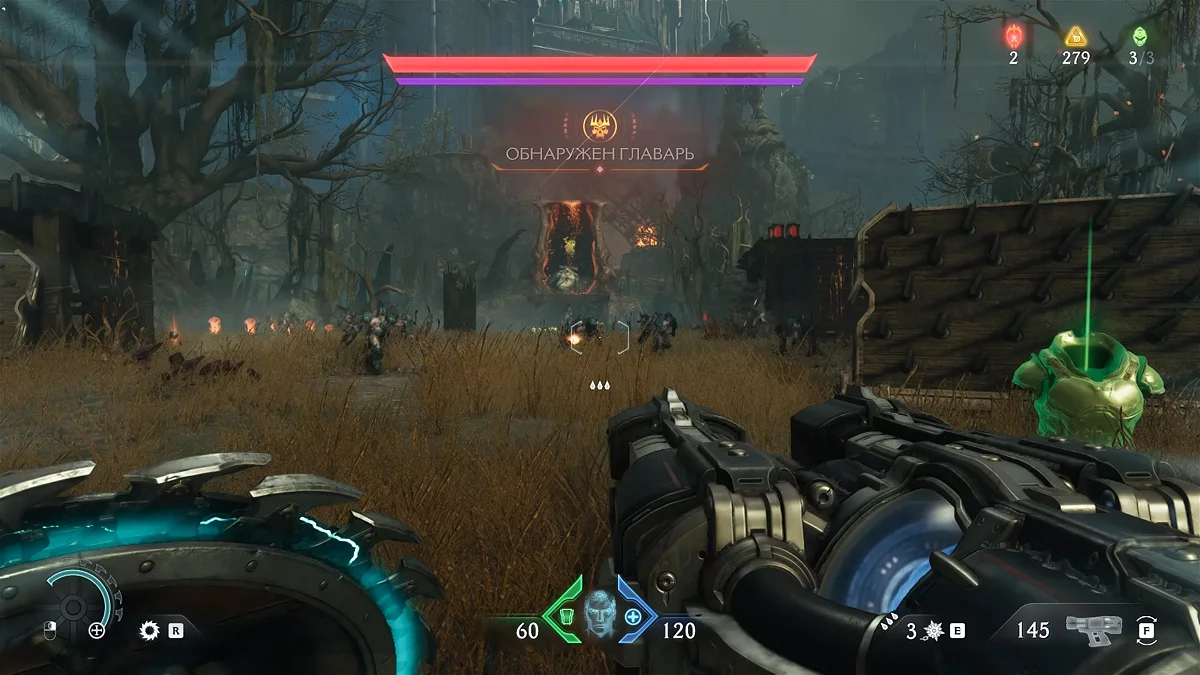Click the boss skull emblem under the health bar

(x=599, y=126)
